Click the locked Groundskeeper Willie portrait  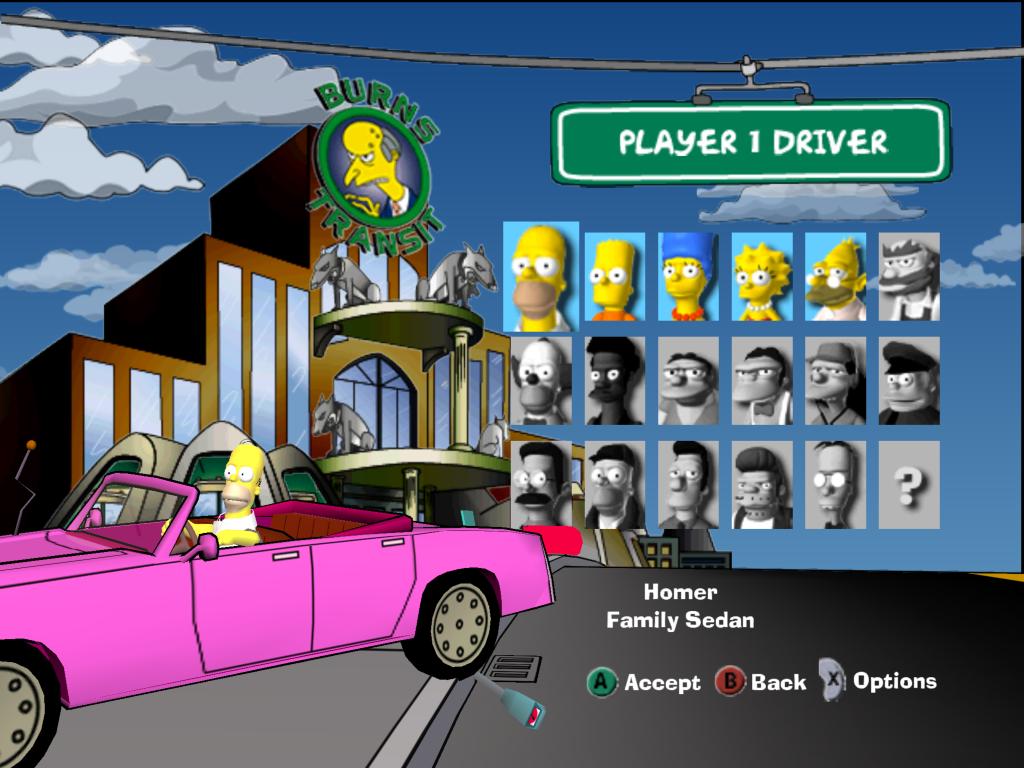click(909, 277)
